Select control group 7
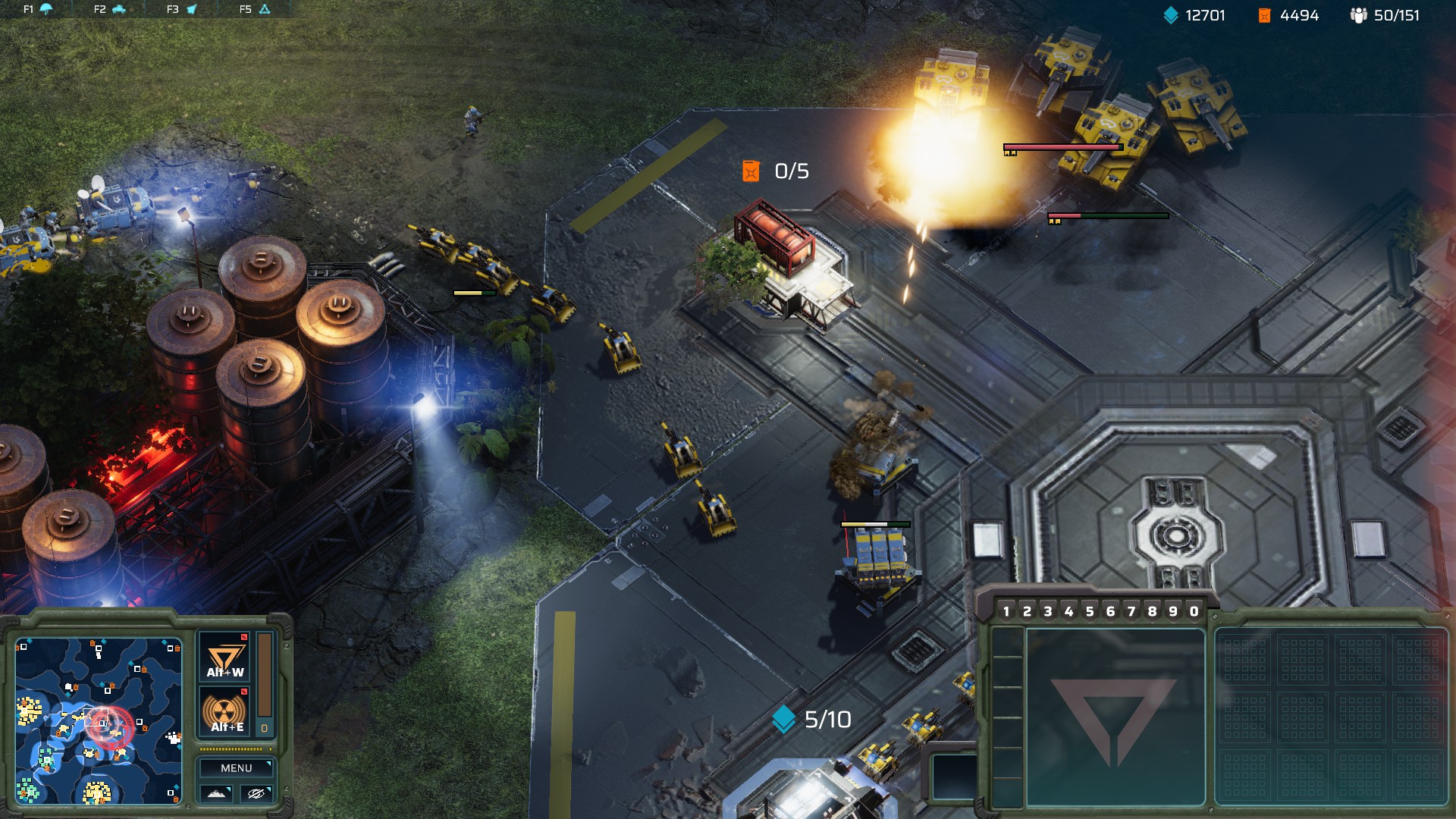Image resolution: width=1456 pixels, height=819 pixels. tap(1131, 611)
